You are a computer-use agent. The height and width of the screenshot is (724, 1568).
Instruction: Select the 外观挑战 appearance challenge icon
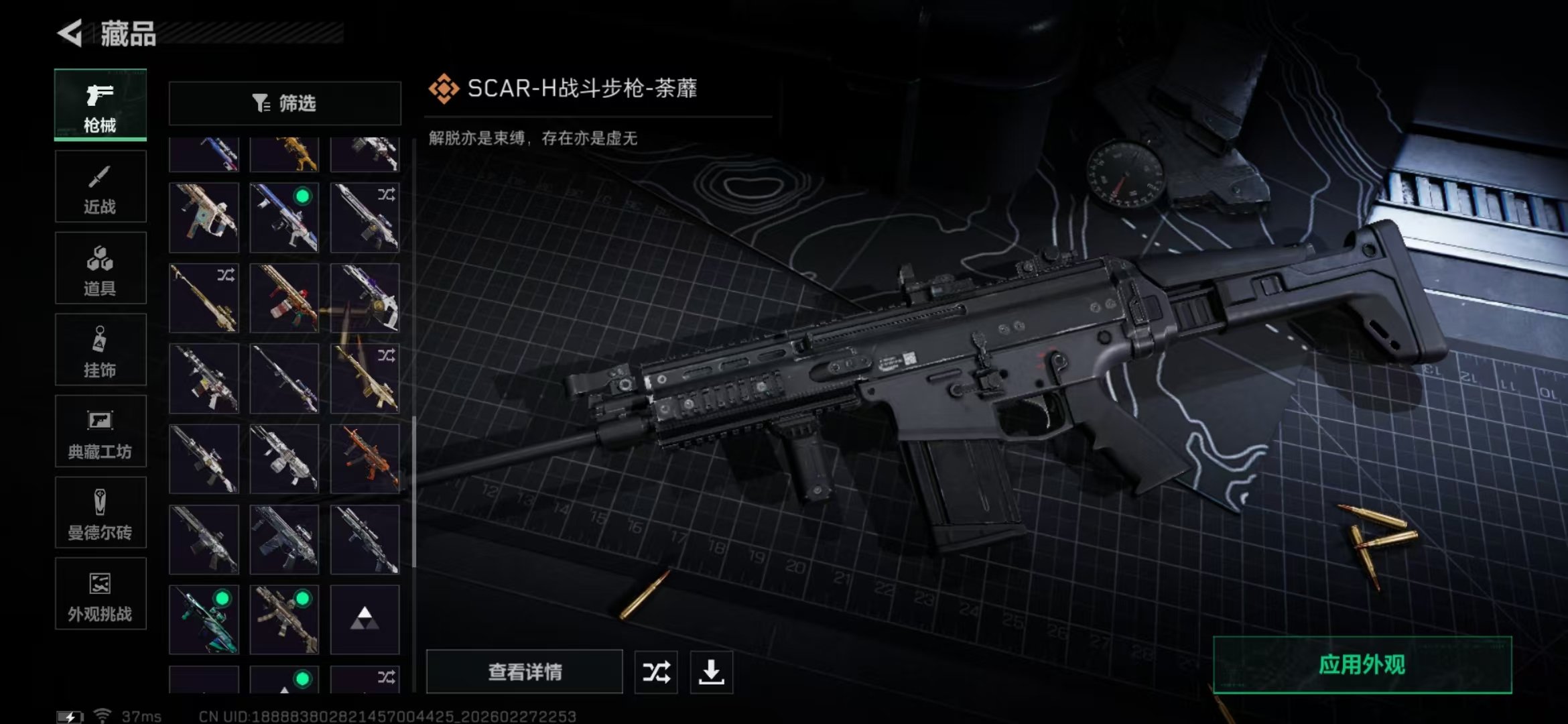coord(101,595)
